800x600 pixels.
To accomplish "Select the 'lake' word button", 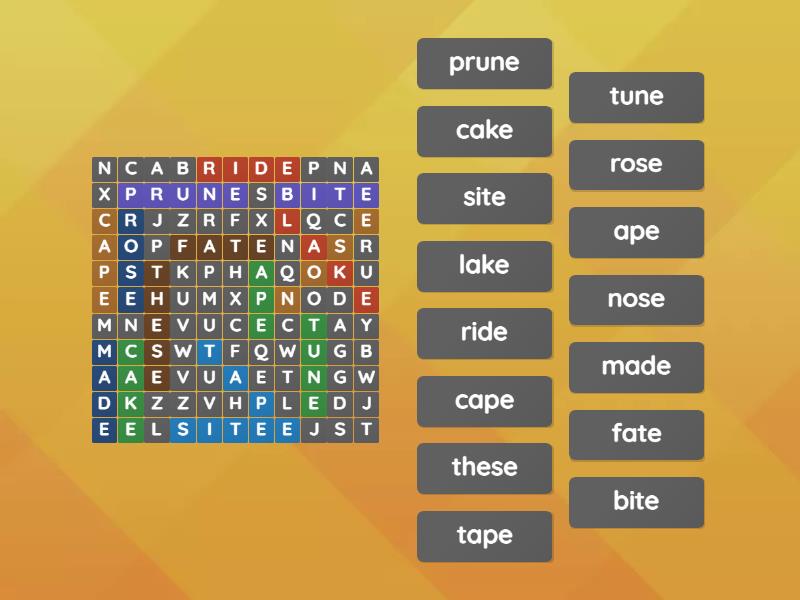I will click(484, 266).
